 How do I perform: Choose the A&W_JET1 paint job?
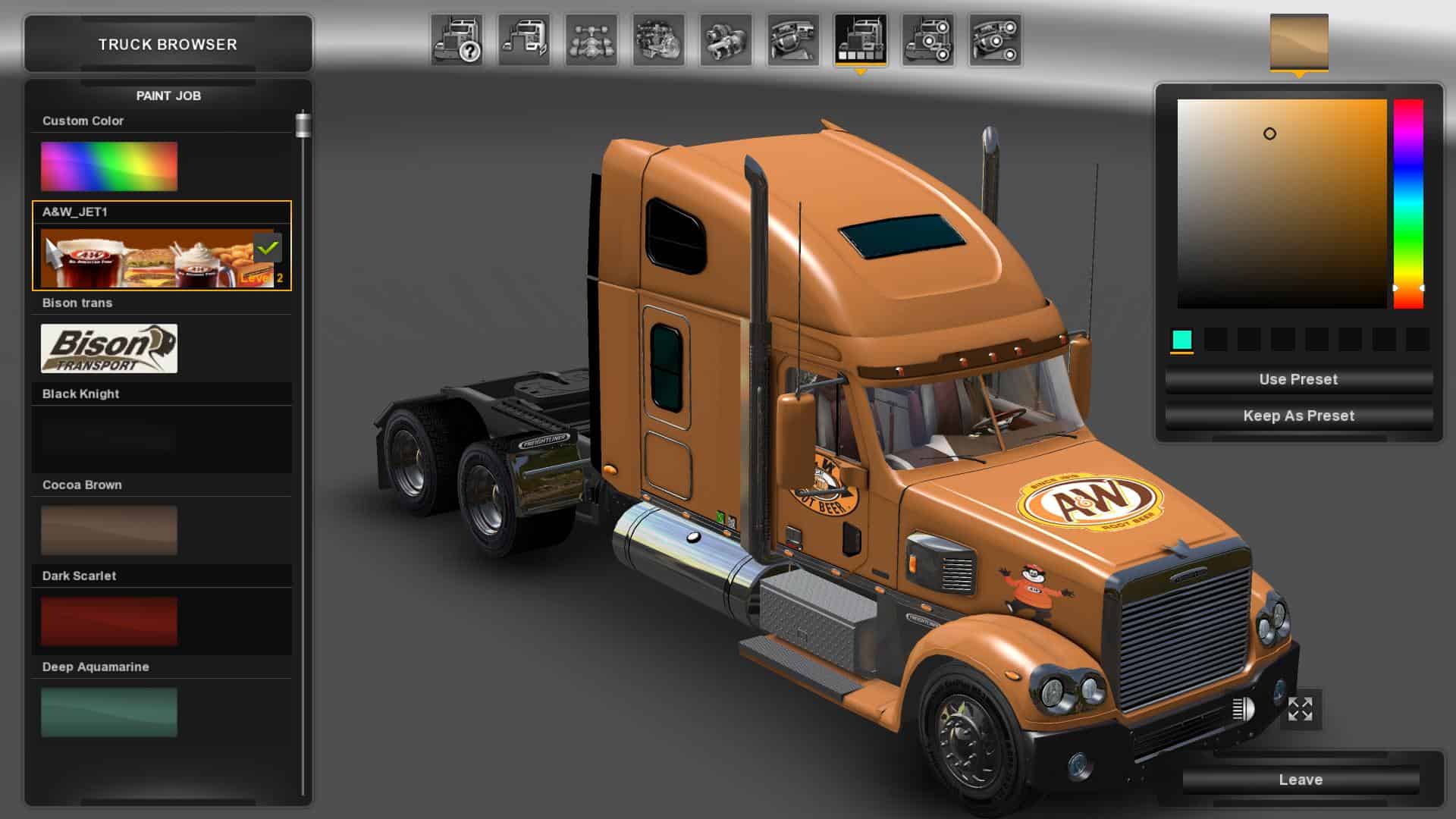pos(148,258)
